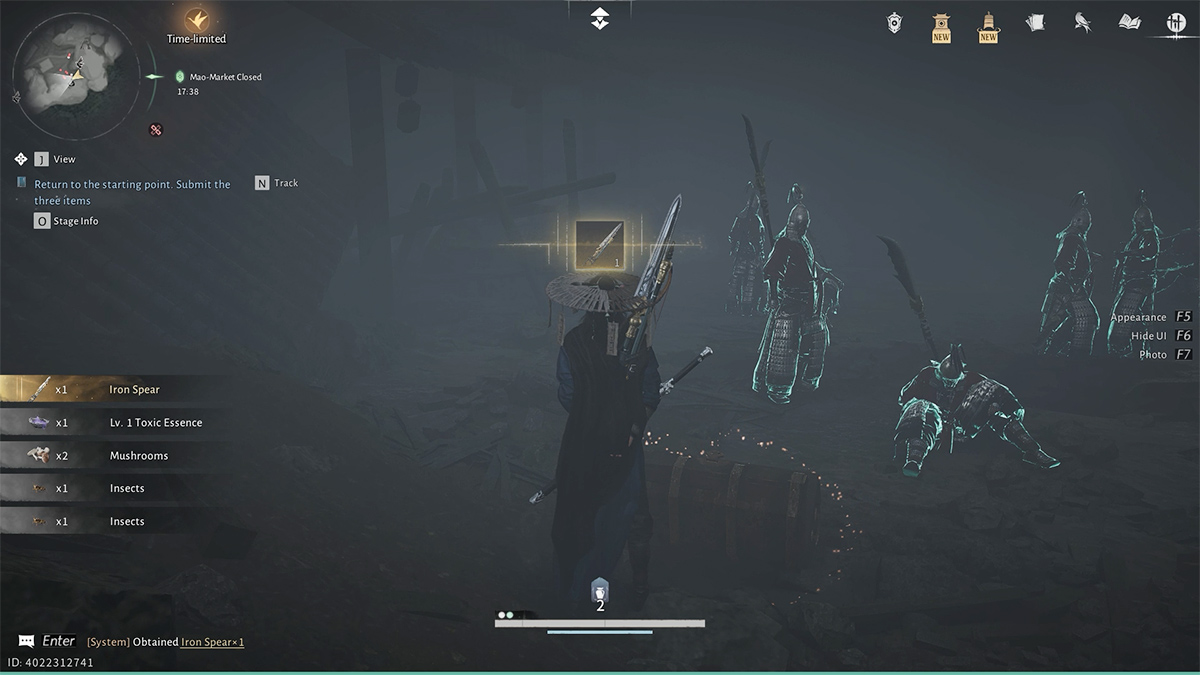
Task: Click the red crossed icon below minimap
Action: click(x=156, y=129)
